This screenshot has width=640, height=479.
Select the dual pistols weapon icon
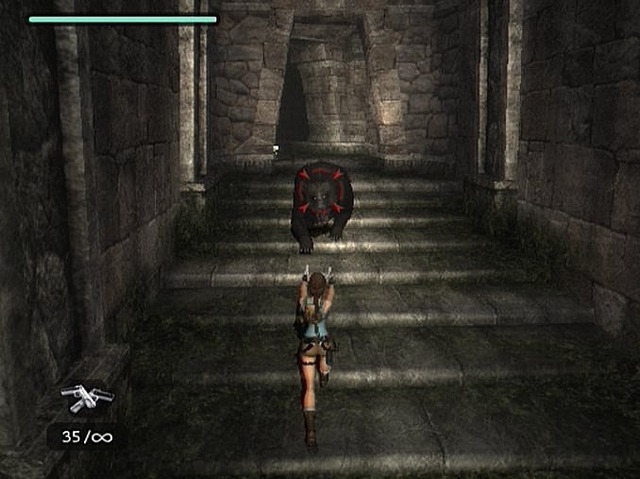pos(86,397)
